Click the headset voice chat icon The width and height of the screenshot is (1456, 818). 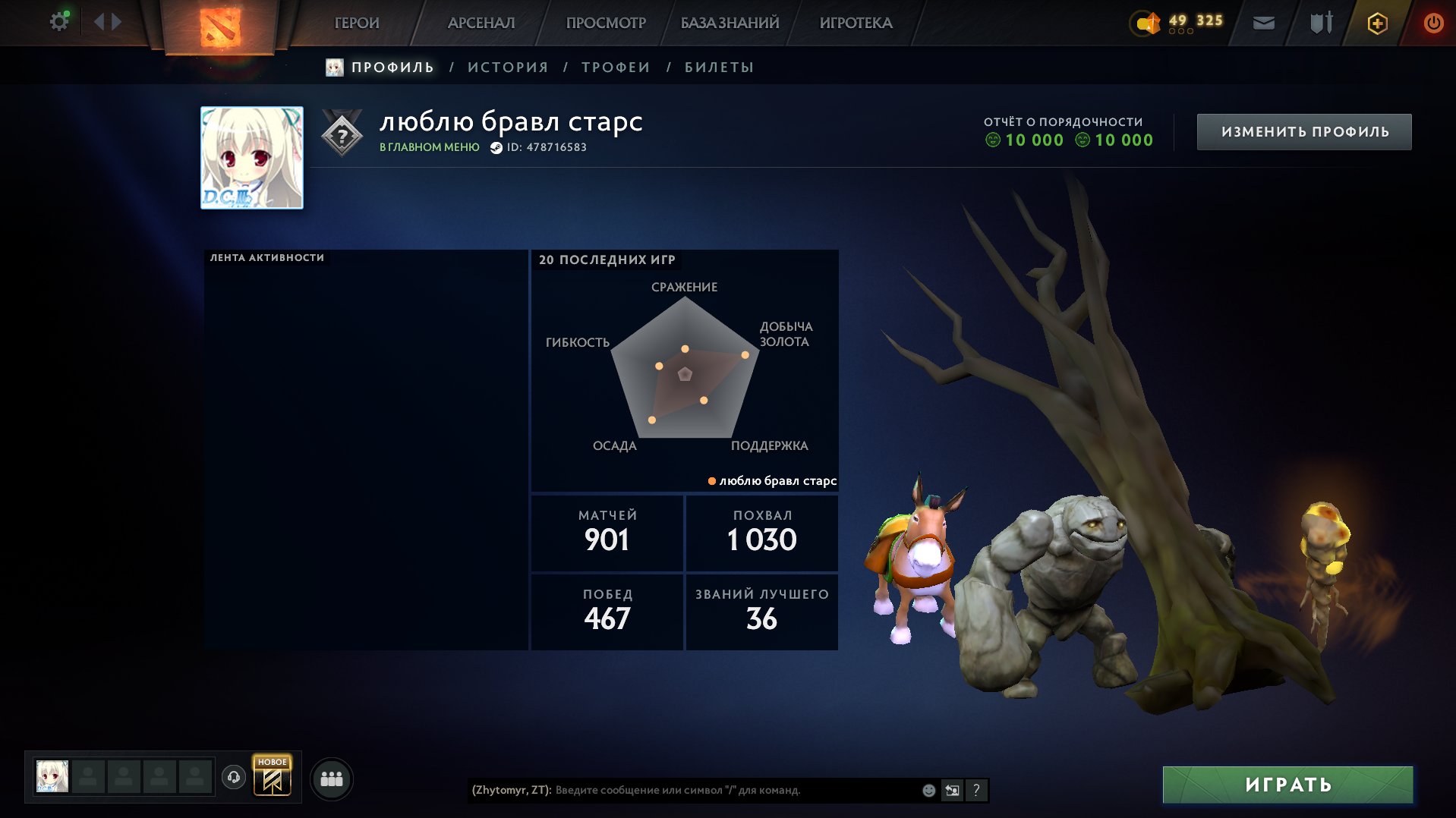[x=235, y=777]
